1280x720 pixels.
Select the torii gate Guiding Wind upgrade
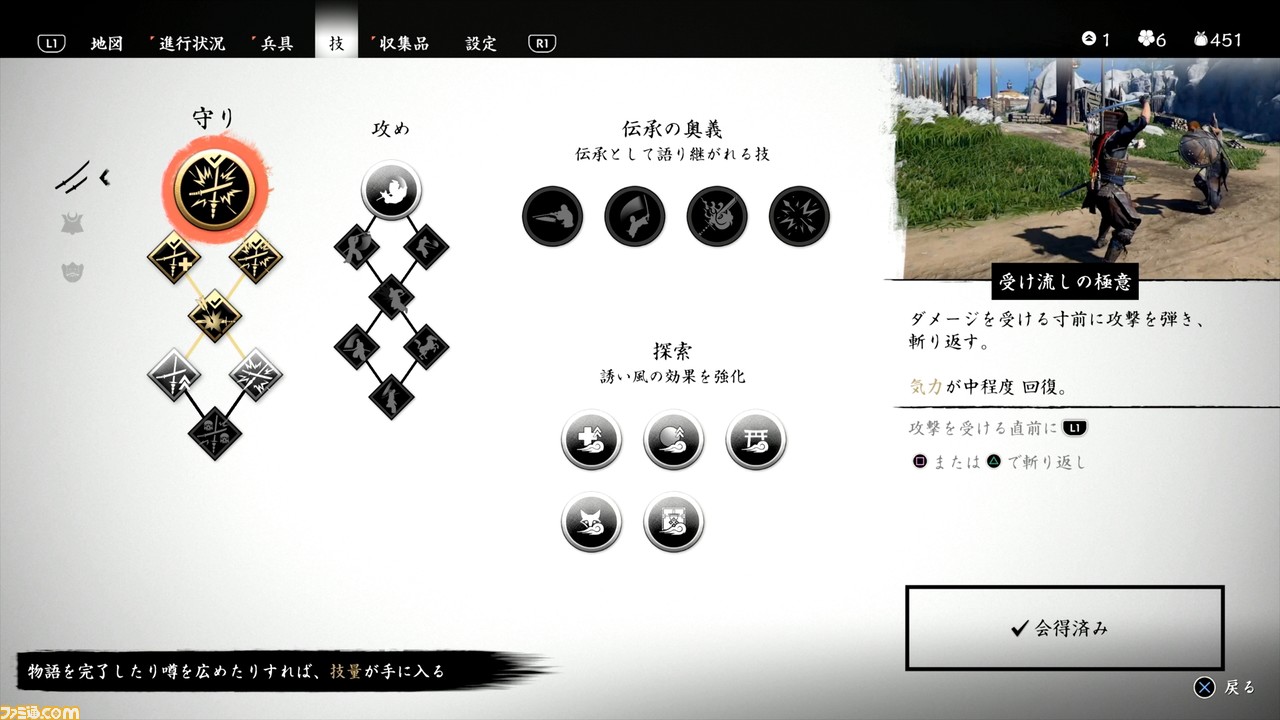[755, 439]
